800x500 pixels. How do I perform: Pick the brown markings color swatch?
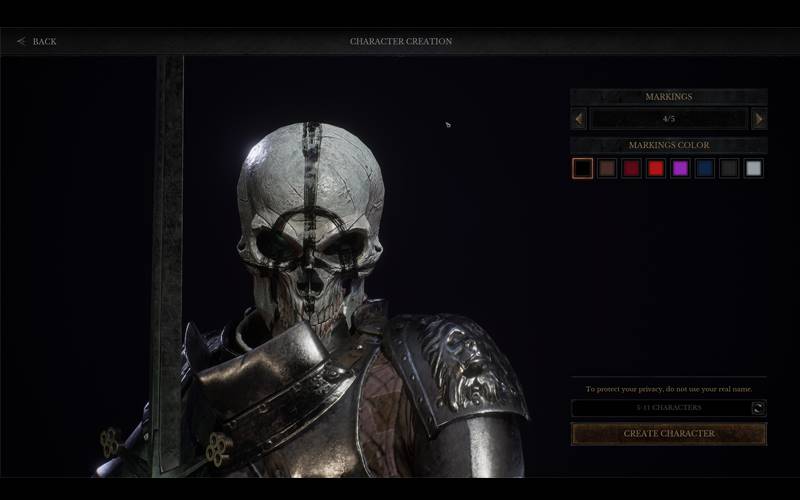tap(607, 168)
